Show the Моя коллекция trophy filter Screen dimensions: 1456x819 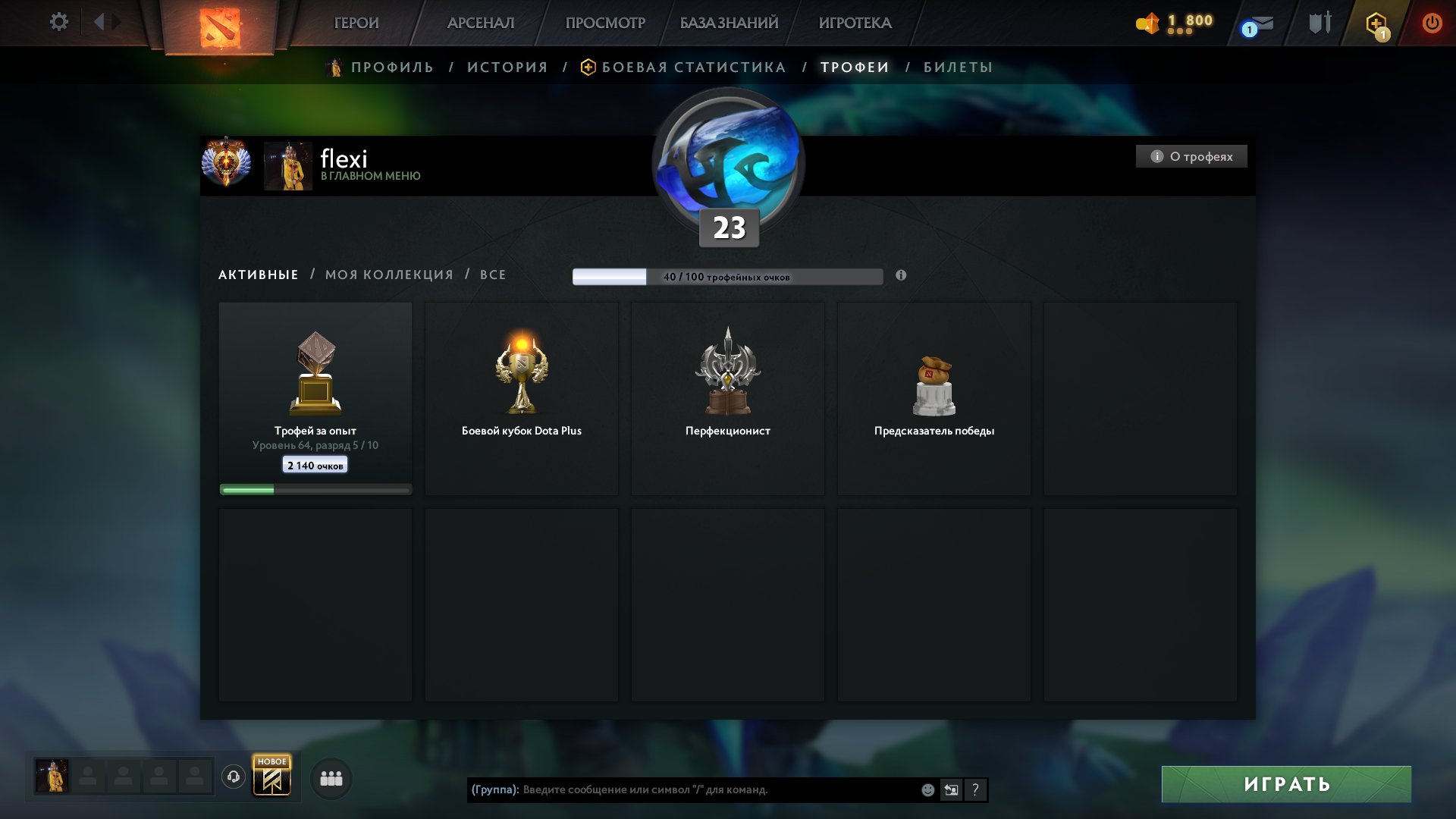coord(389,275)
